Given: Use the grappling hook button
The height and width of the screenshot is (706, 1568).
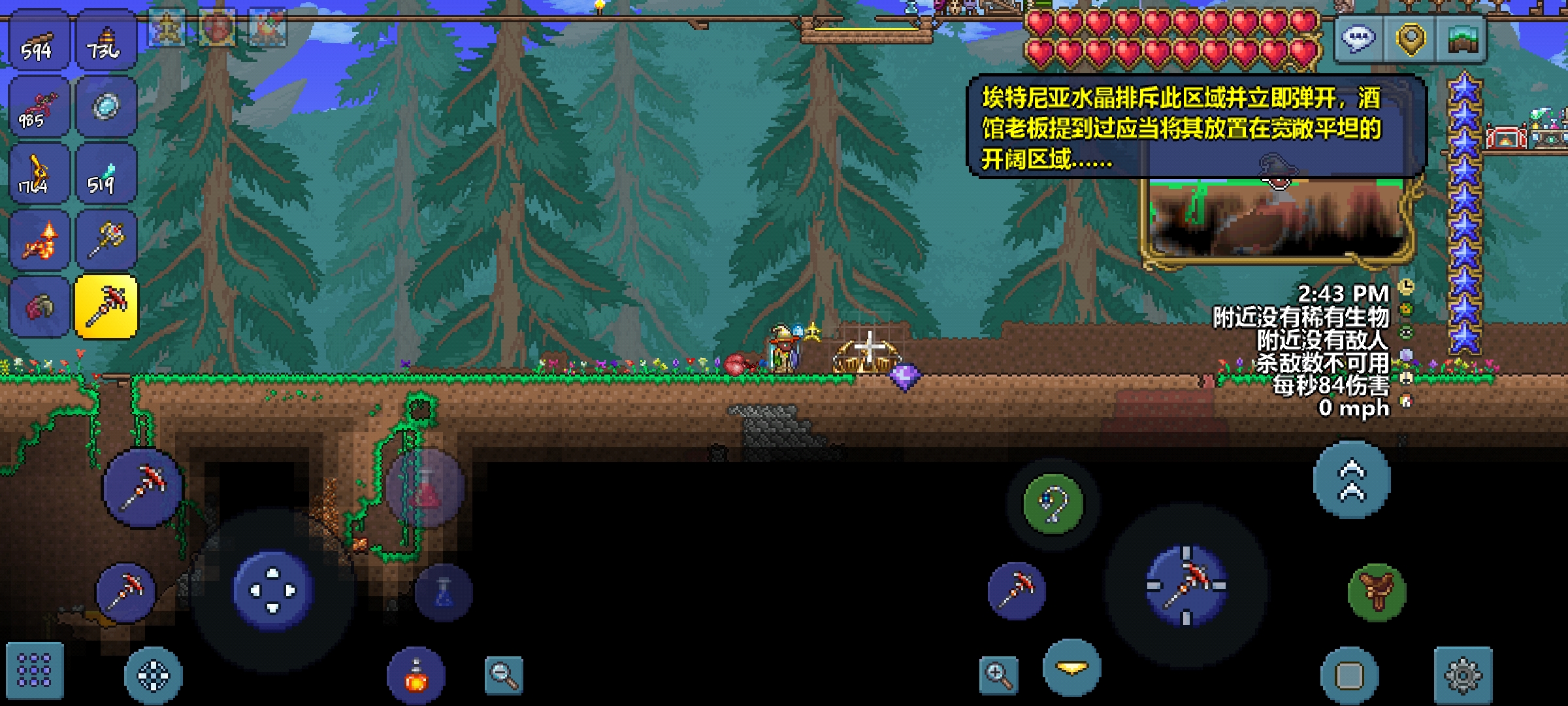Looking at the screenshot, I should [x=1053, y=503].
